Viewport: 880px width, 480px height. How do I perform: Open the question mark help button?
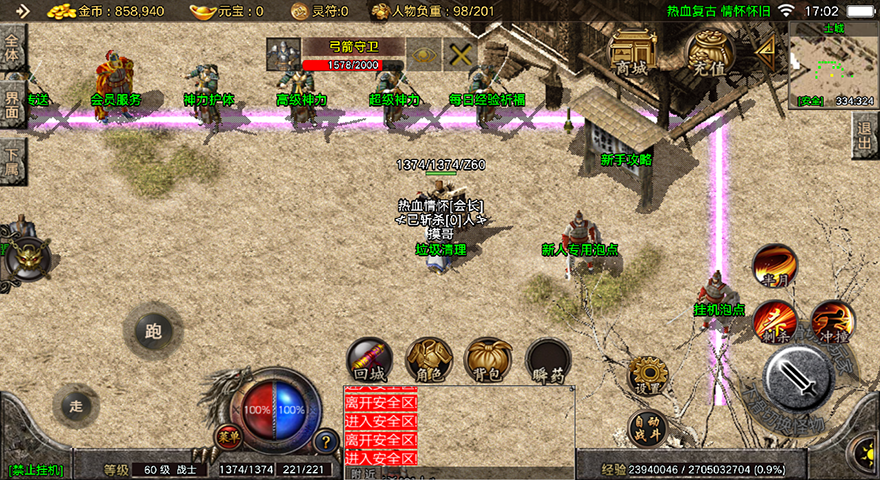point(326,441)
